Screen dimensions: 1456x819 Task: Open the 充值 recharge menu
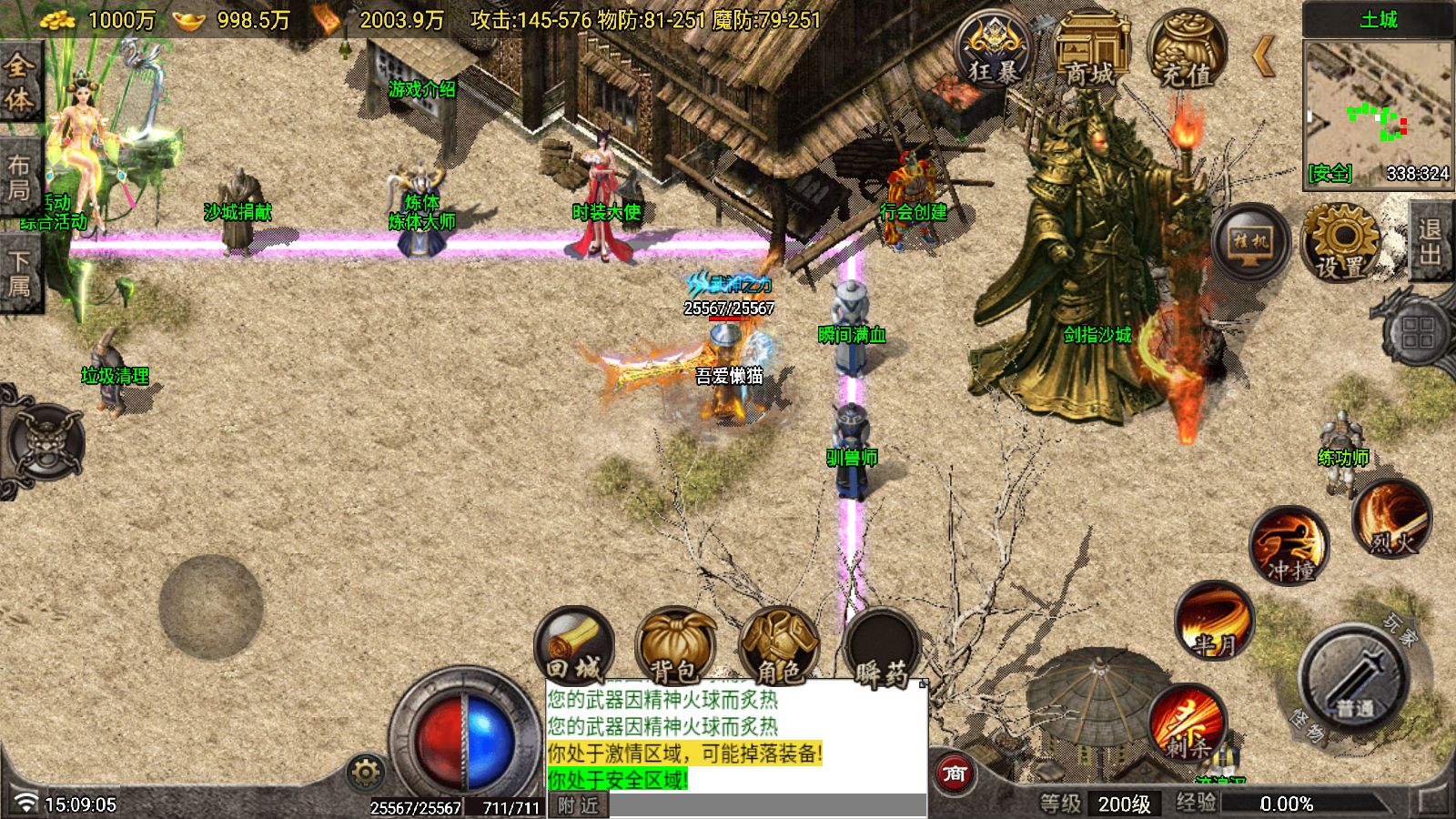pos(1186,52)
